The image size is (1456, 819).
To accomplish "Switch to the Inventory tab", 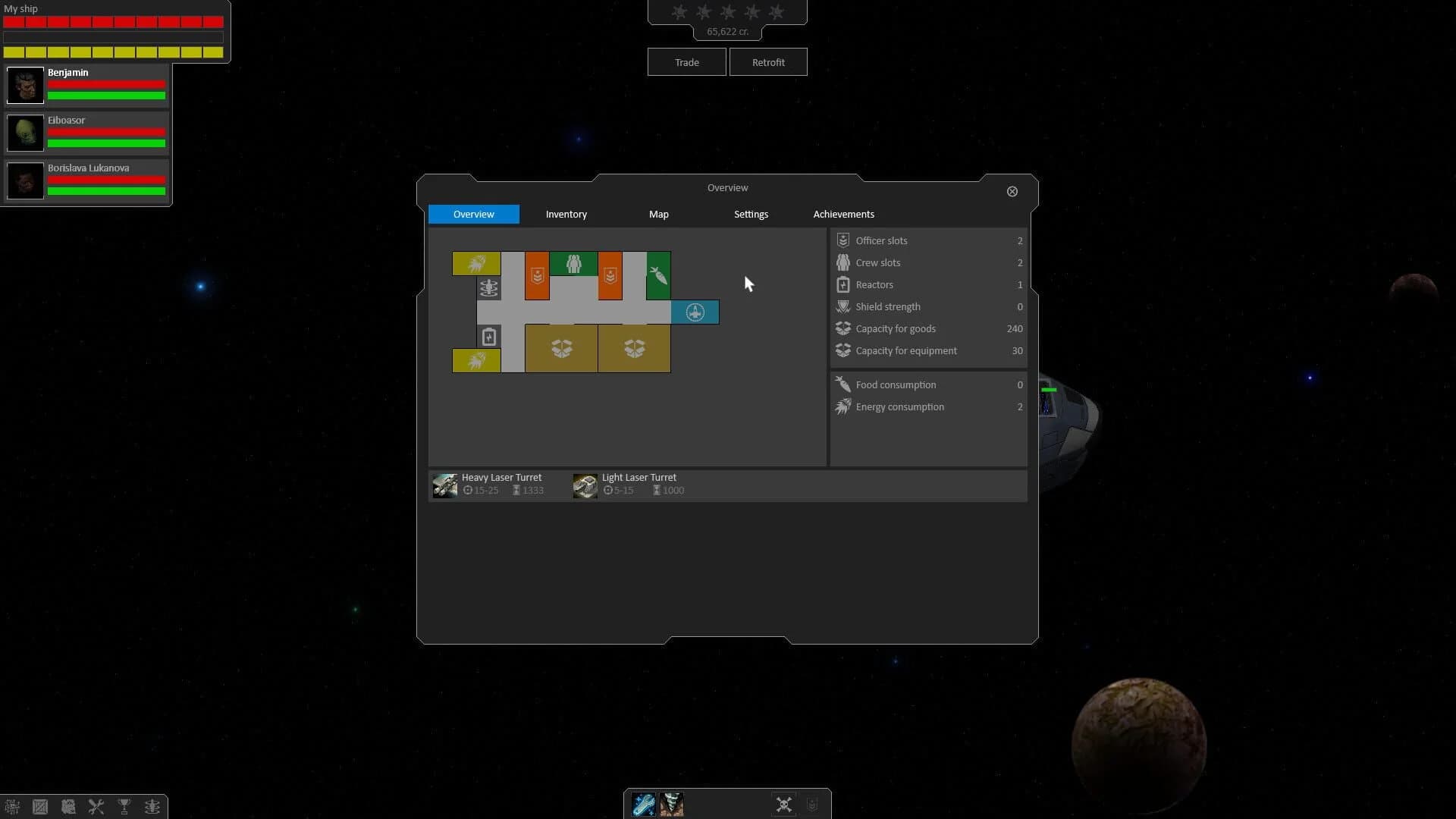I will pos(566,214).
